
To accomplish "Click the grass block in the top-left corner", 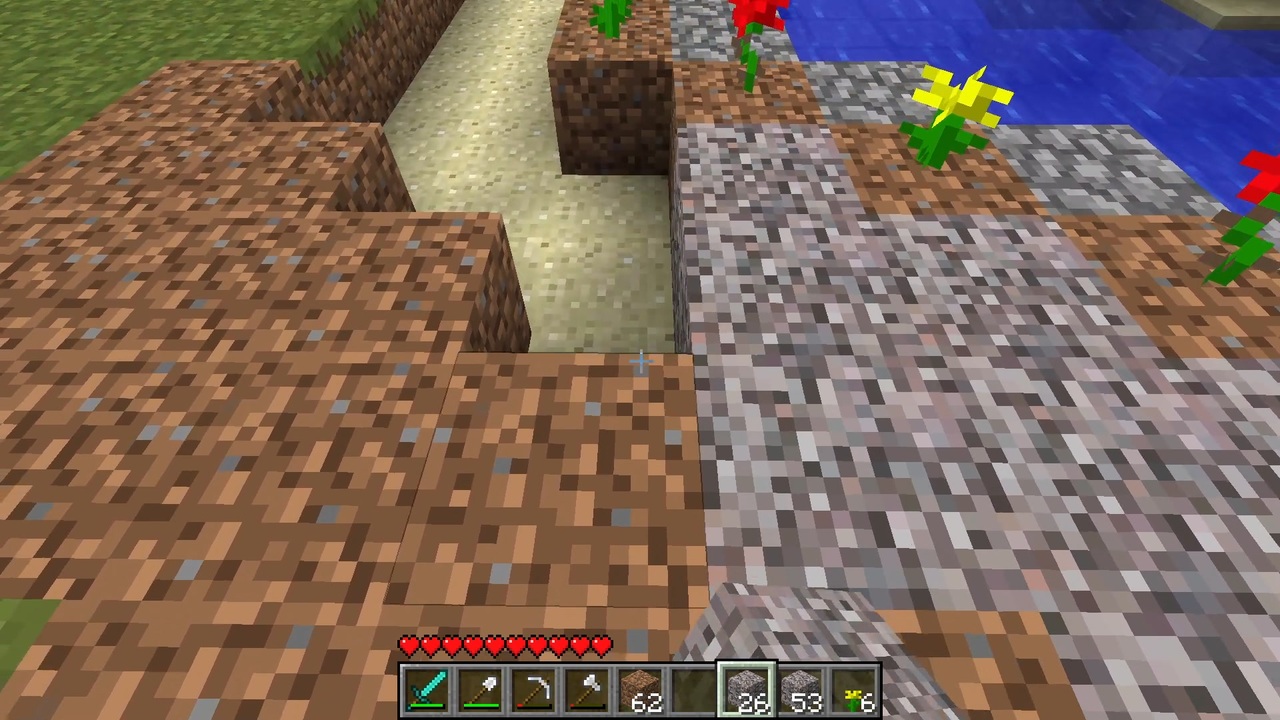I will [60, 40].
